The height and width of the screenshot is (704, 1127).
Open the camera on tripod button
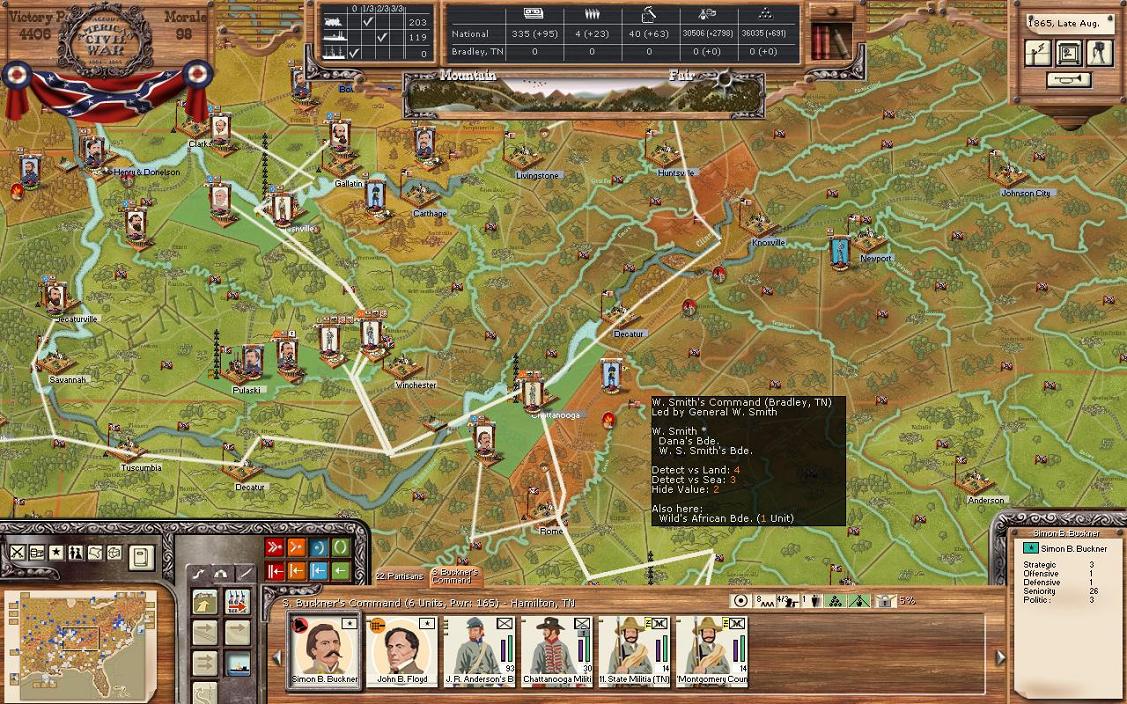click(1099, 53)
